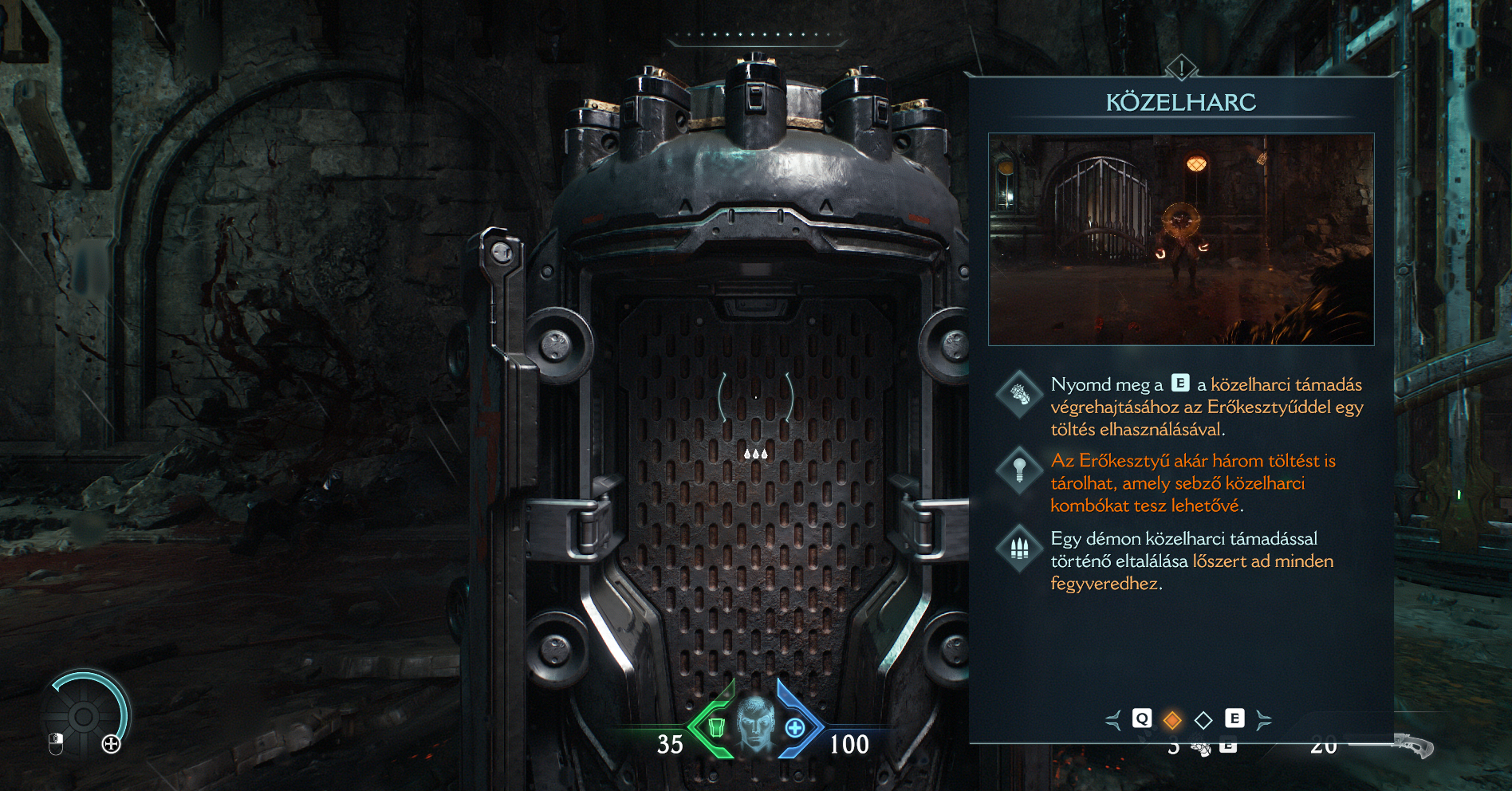Advance with the right tutorial arrow
1512x791 pixels.
click(1263, 721)
